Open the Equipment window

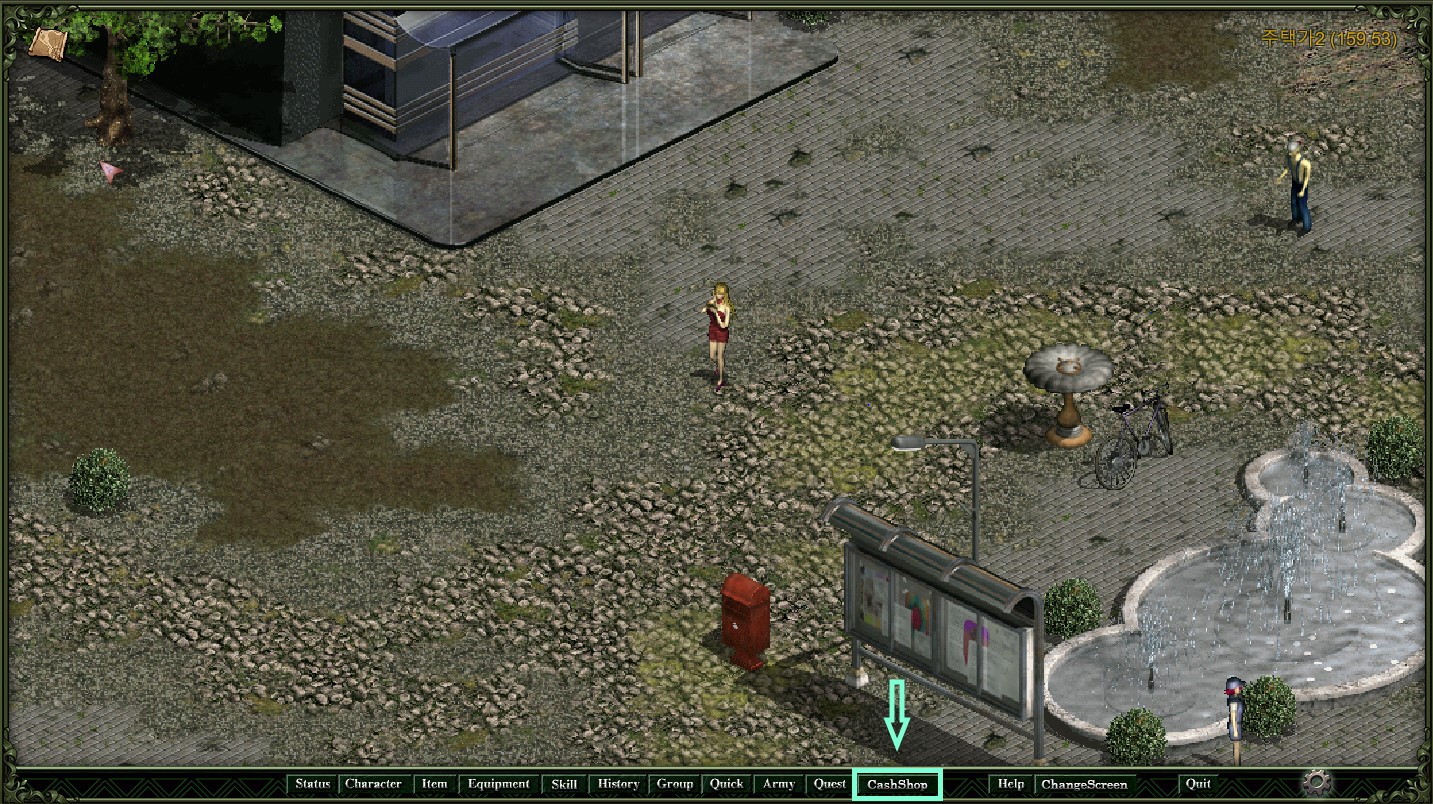coord(498,784)
